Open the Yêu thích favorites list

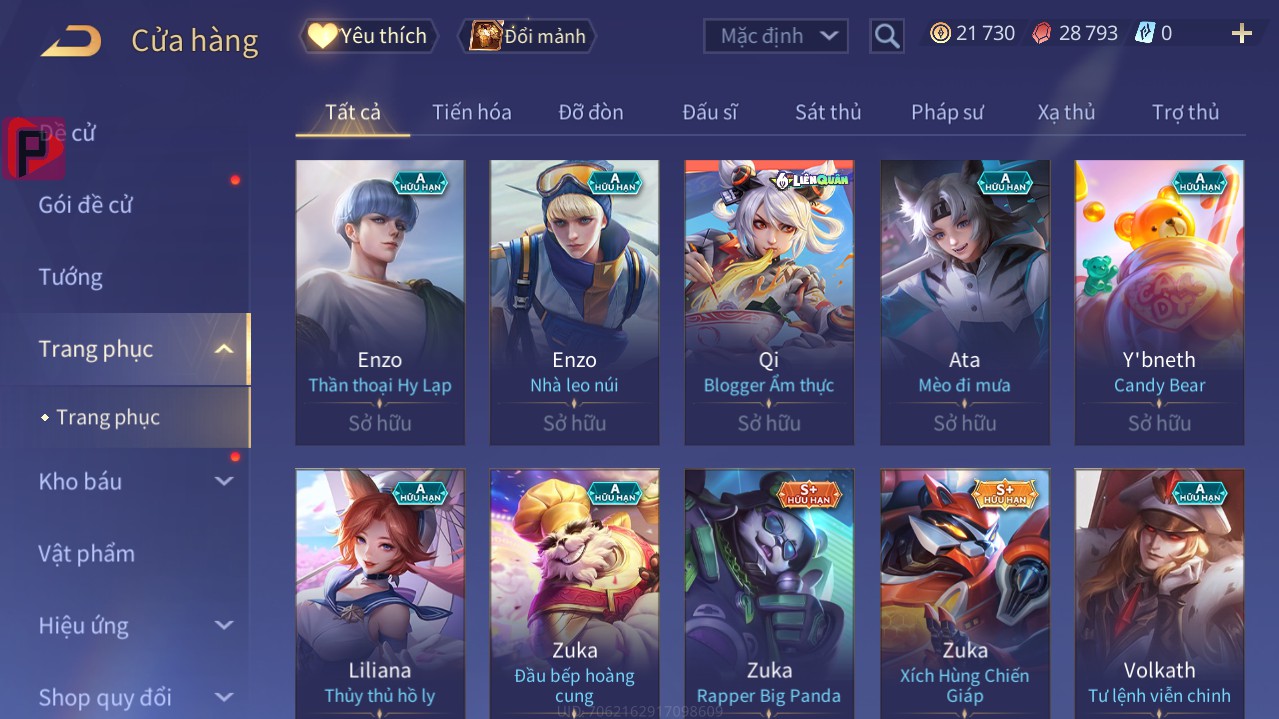(368, 36)
